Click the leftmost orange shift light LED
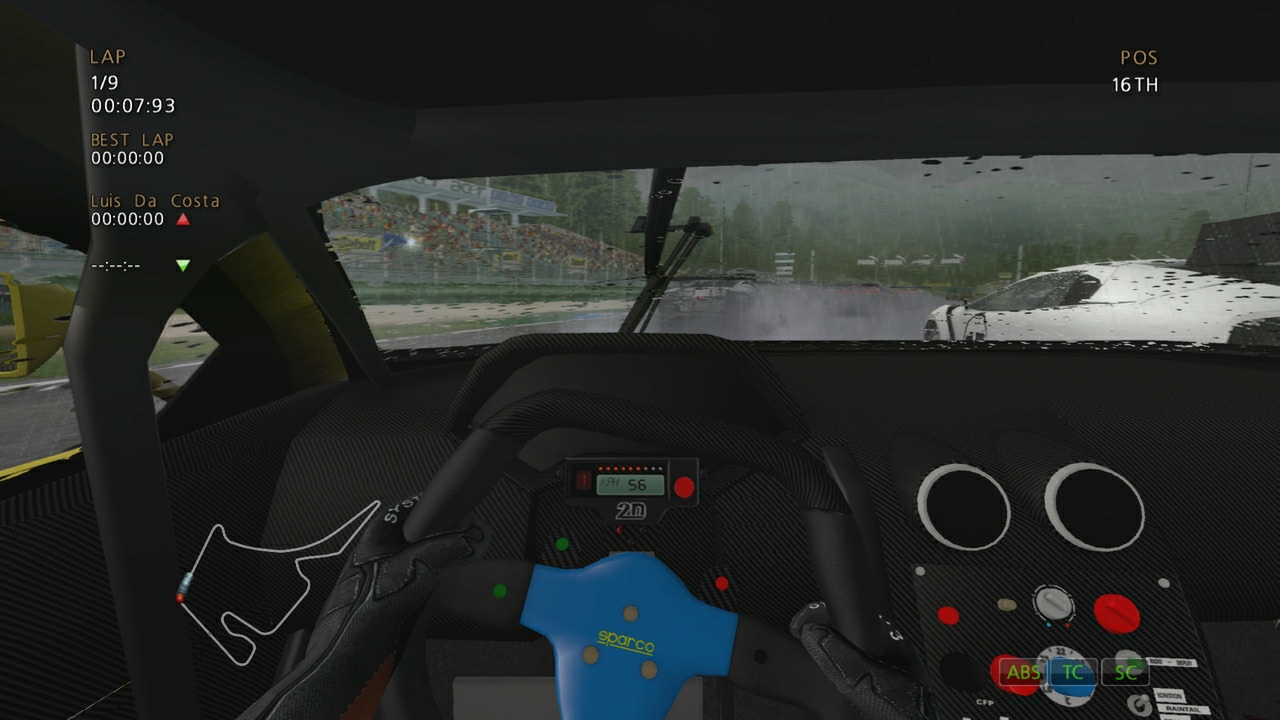The width and height of the screenshot is (1280, 720). (x=600, y=468)
